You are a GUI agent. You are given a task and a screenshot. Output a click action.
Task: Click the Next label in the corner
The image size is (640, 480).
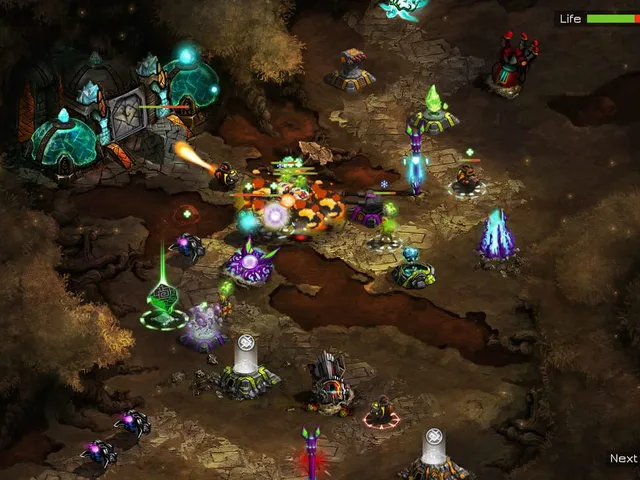click(x=623, y=459)
